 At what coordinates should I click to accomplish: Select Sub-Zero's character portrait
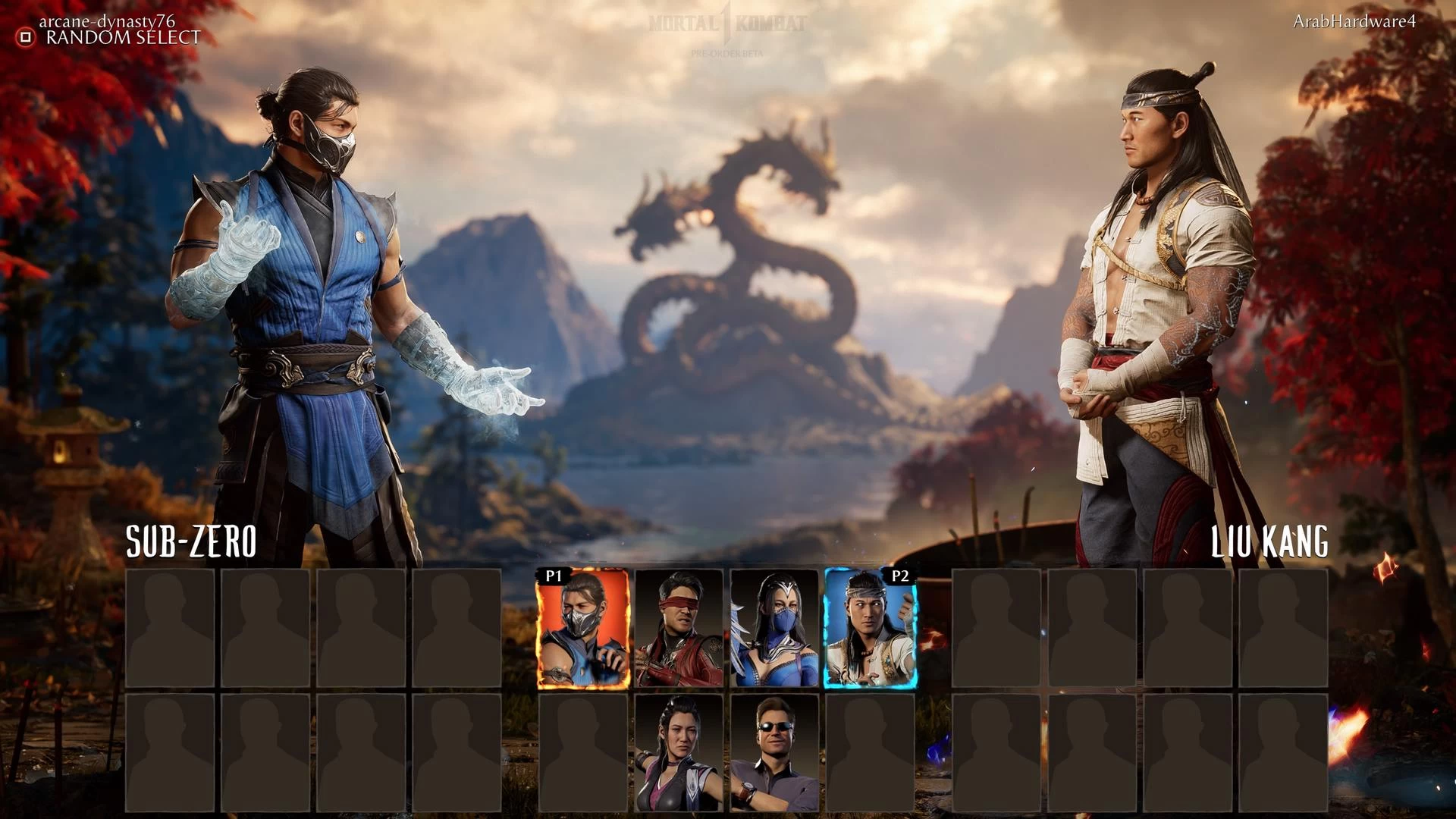583,629
